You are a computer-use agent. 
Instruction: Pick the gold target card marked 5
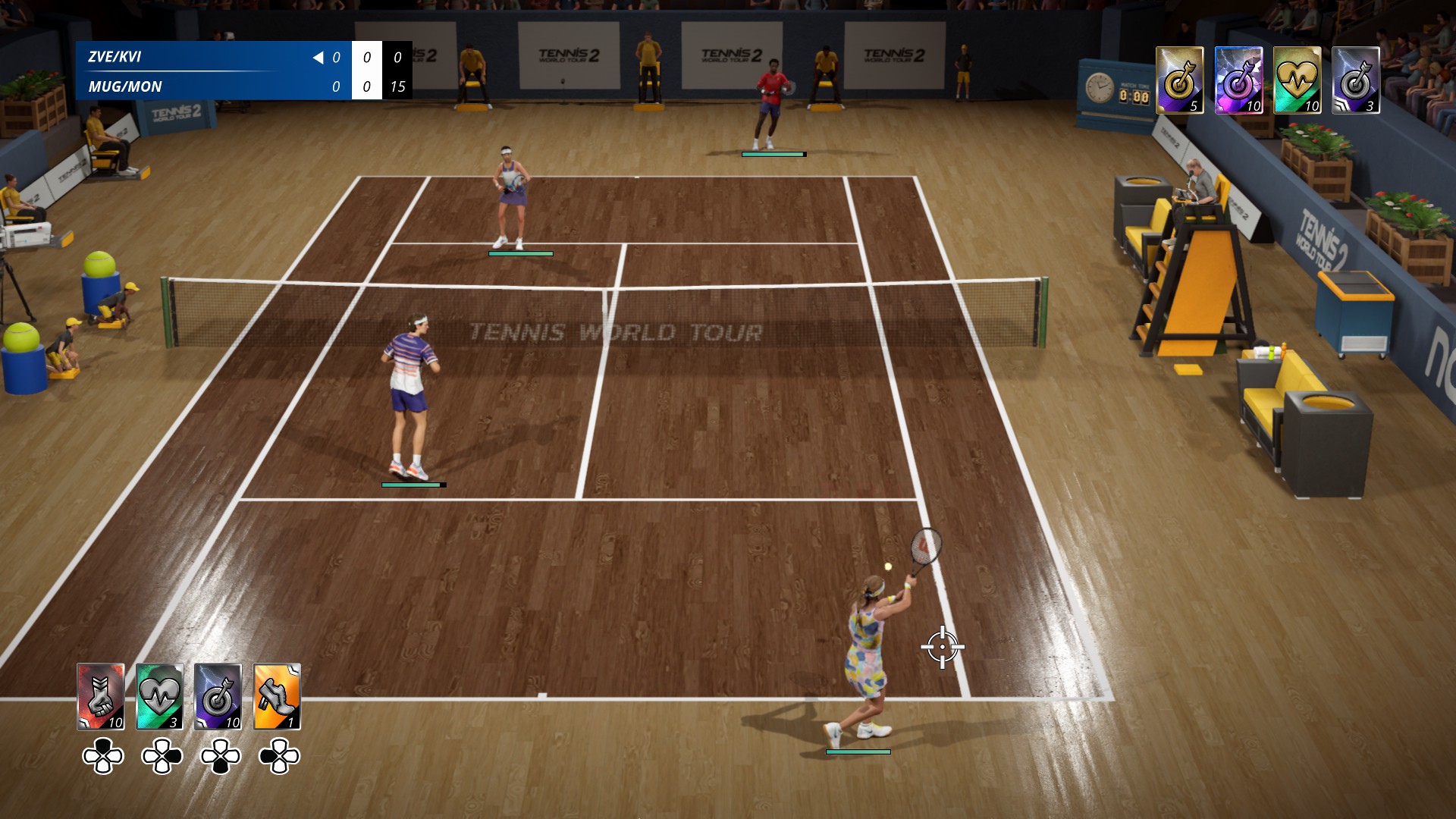click(x=1179, y=80)
